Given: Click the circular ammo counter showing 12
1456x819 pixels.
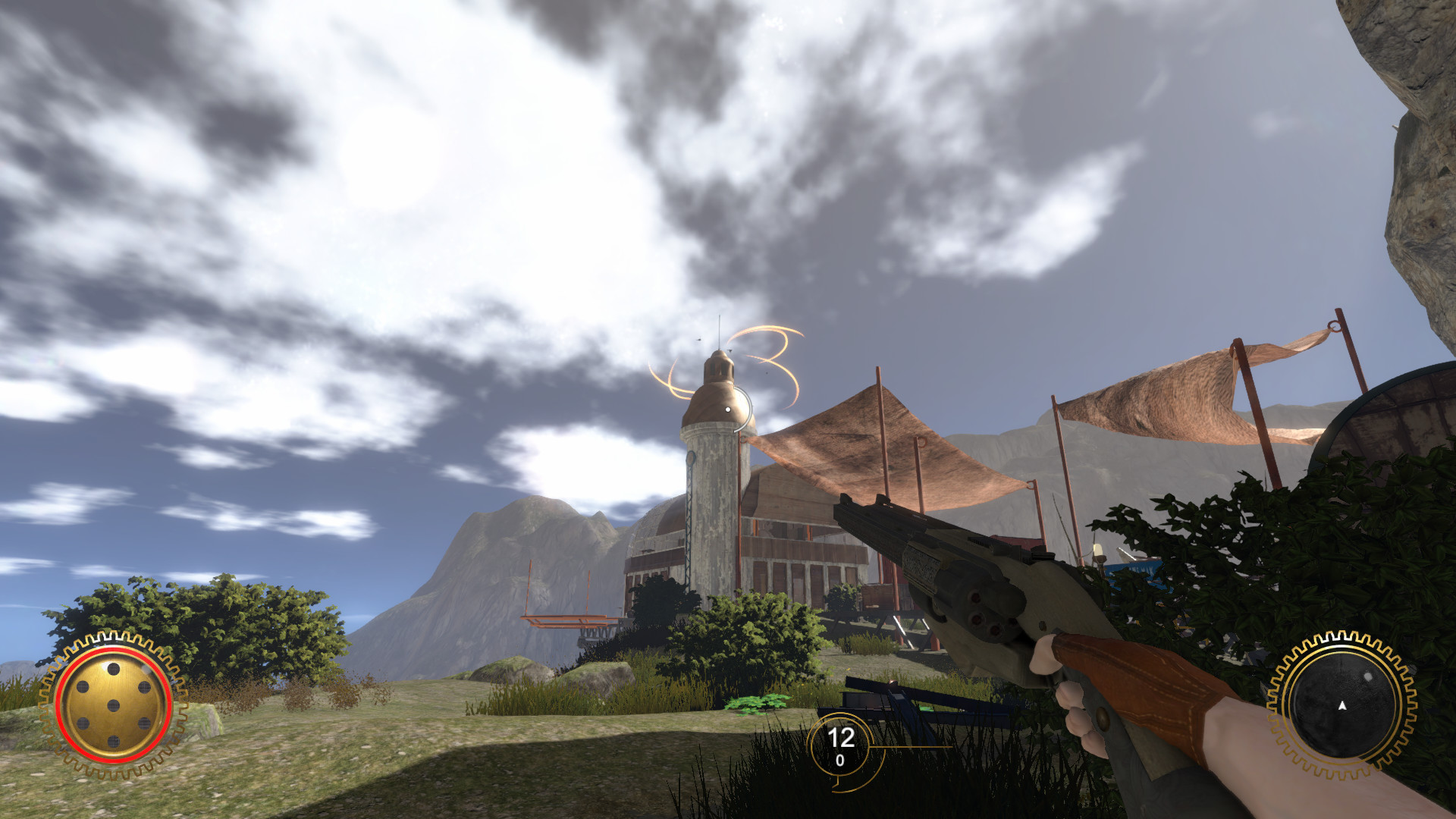Looking at the screenshot, I should [x=842, y=736].
